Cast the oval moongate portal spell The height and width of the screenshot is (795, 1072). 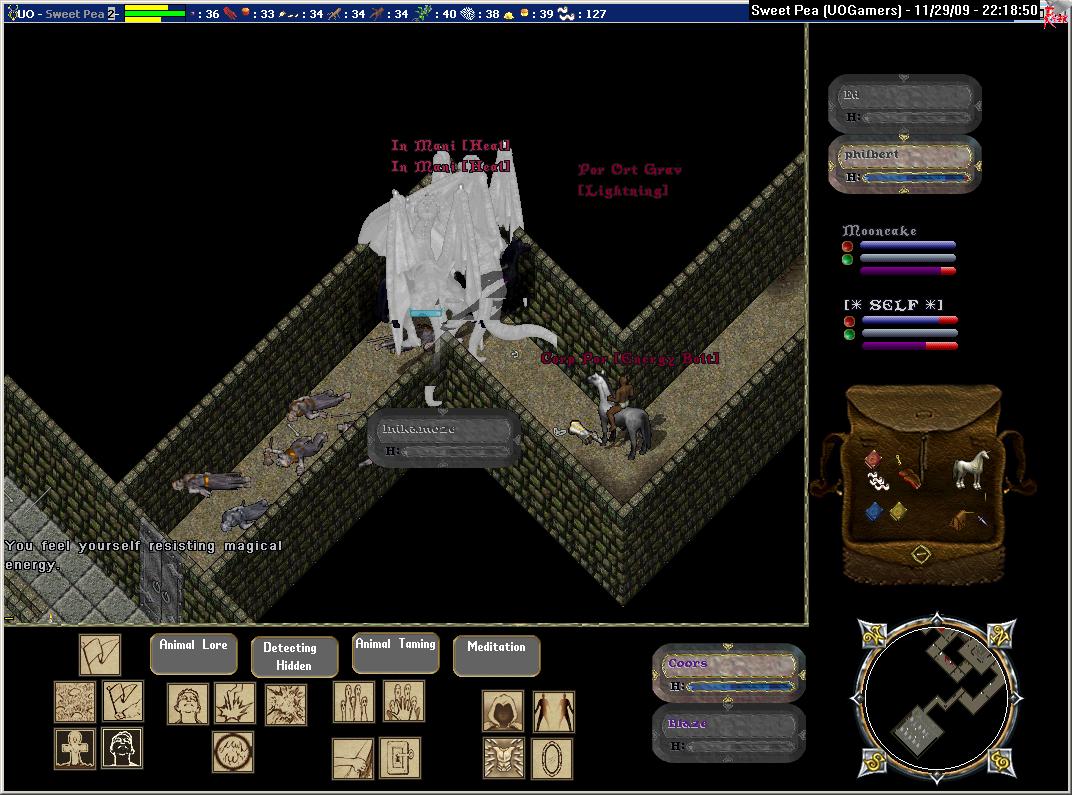click(551, 759)
